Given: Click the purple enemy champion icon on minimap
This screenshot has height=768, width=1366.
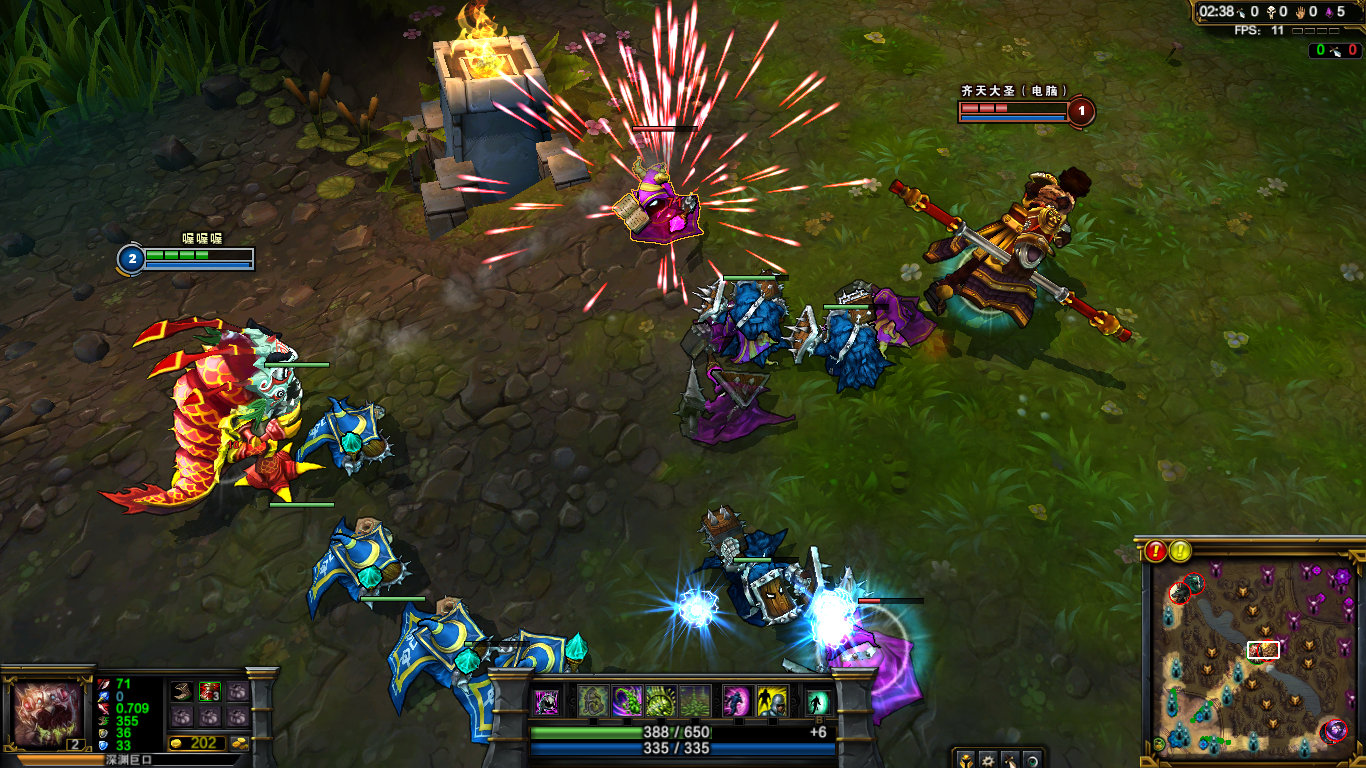Looking at the screenshot, I should tap(1333, 731).
